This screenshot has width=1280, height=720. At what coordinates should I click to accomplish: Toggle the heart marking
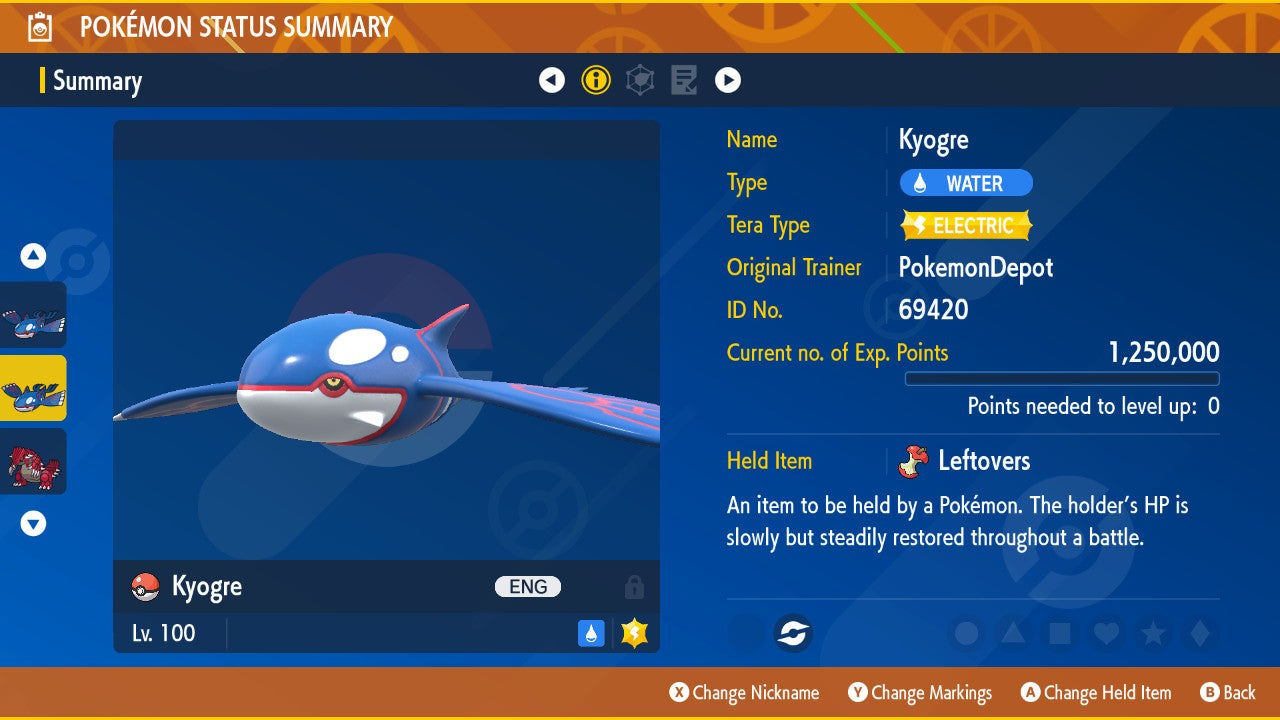point(1106,633)
